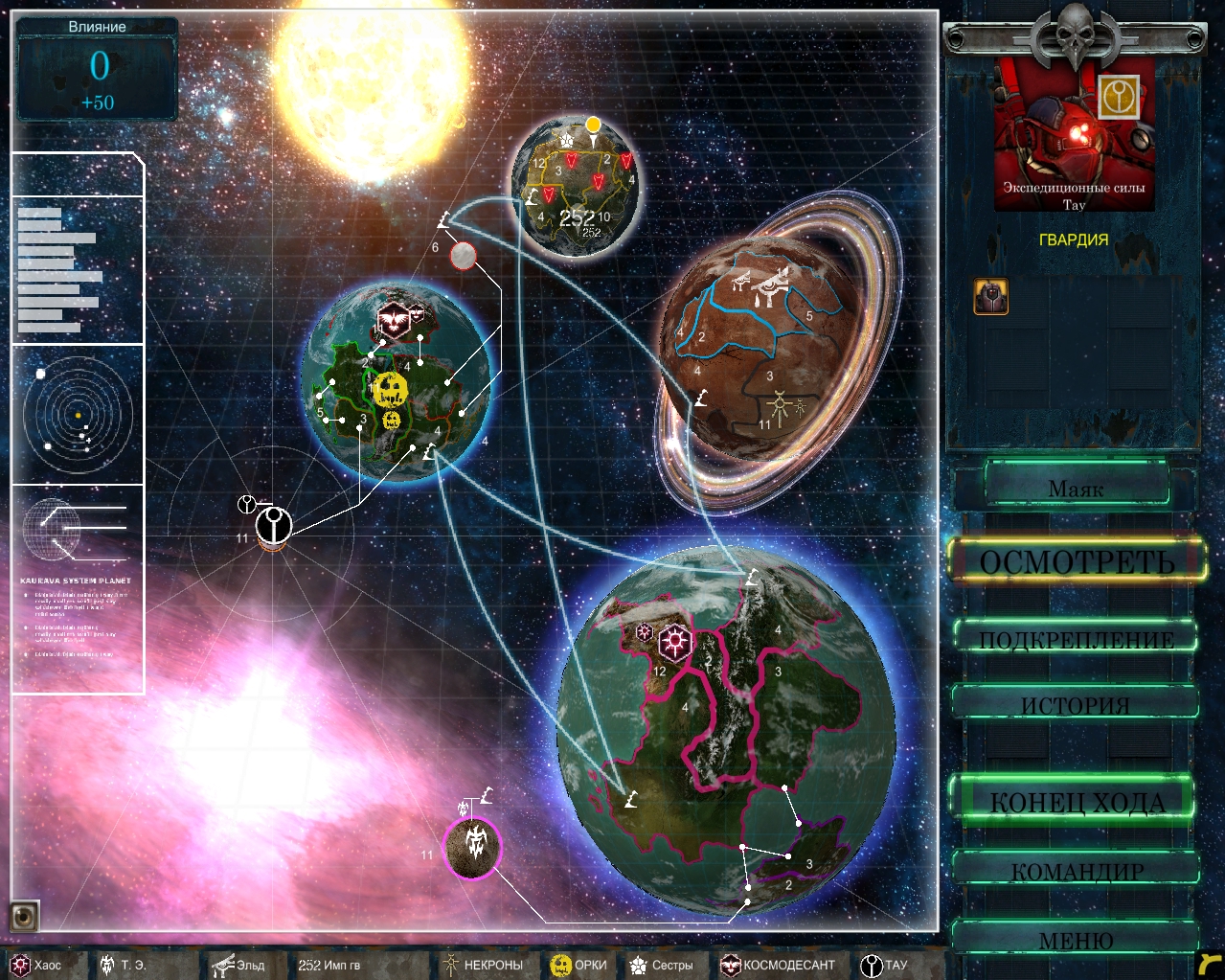
Task: Show the ИСТОРИЯ history screen
Action: (x=1076, y=704)
